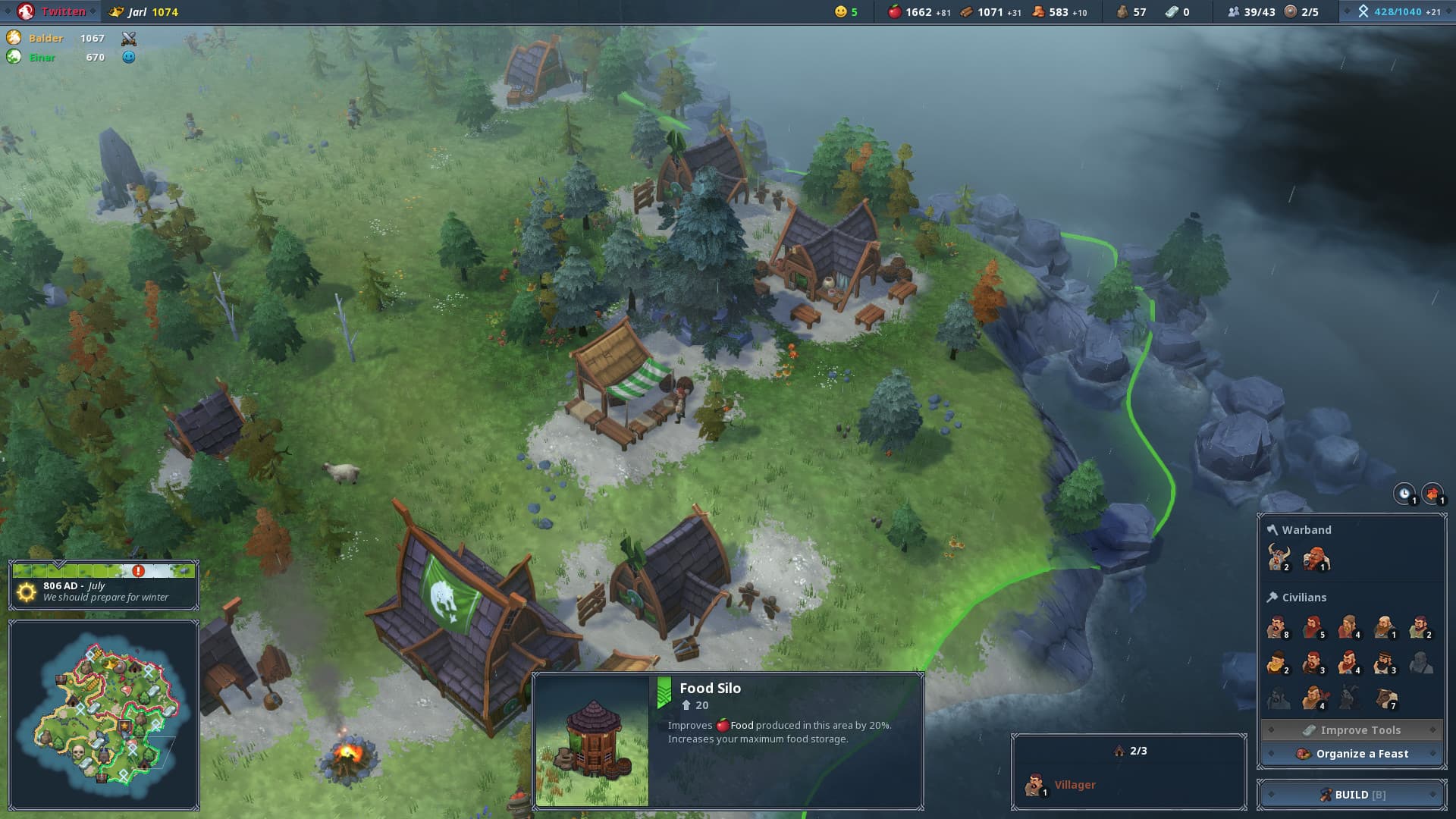Click the Improve Tools button
This screenshot has width=1456, height=819.
1352,730
